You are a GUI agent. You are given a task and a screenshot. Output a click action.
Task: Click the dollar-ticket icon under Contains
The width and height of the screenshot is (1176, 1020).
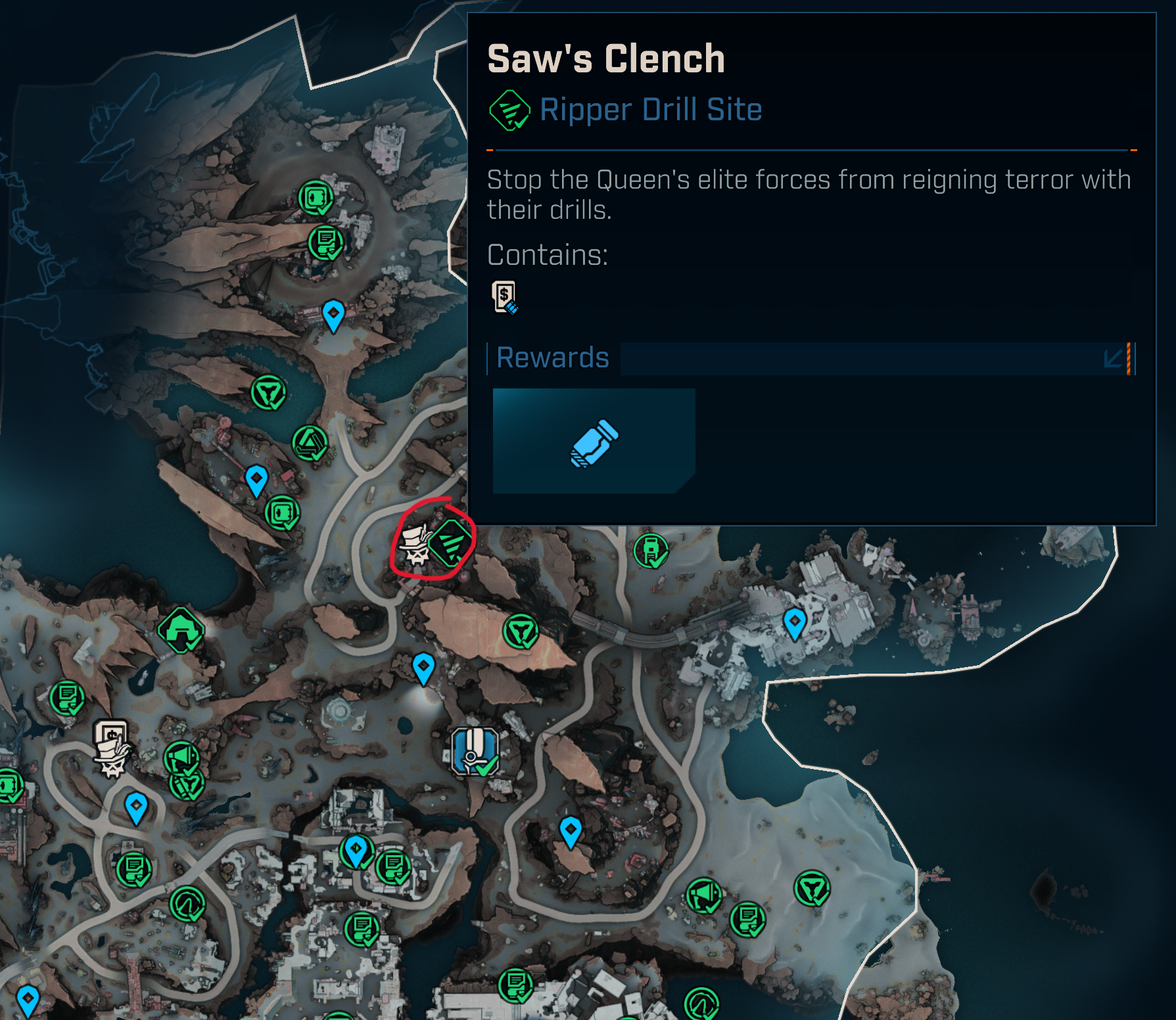click(x=504, y=298)
